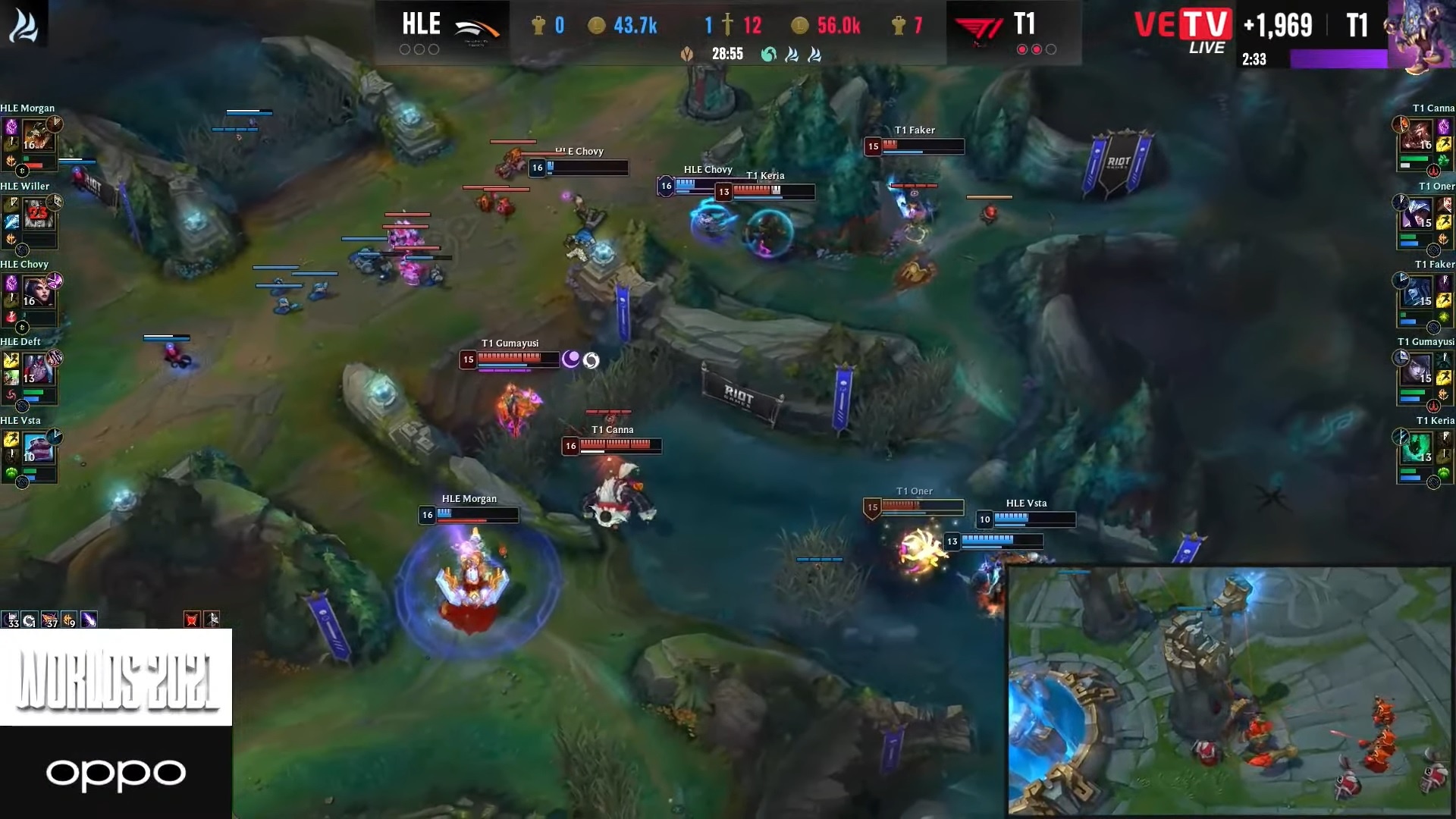Select T1 Canna's champion portrait
Viewport: 1456px width, 819px height.
[1416, 137]
